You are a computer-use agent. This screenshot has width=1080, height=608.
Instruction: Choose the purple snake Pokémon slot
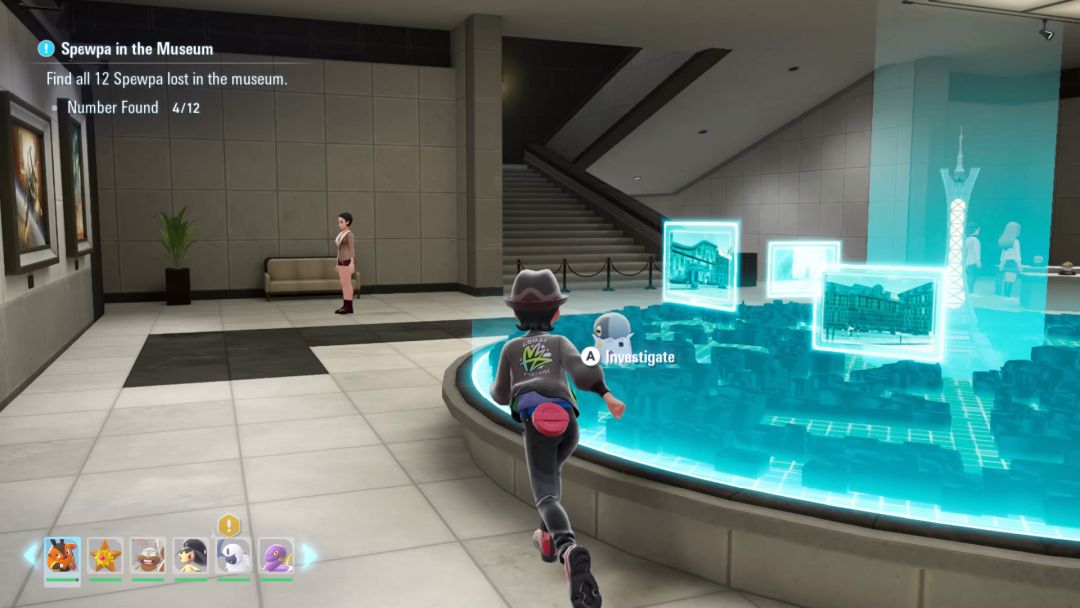point(276,556)
